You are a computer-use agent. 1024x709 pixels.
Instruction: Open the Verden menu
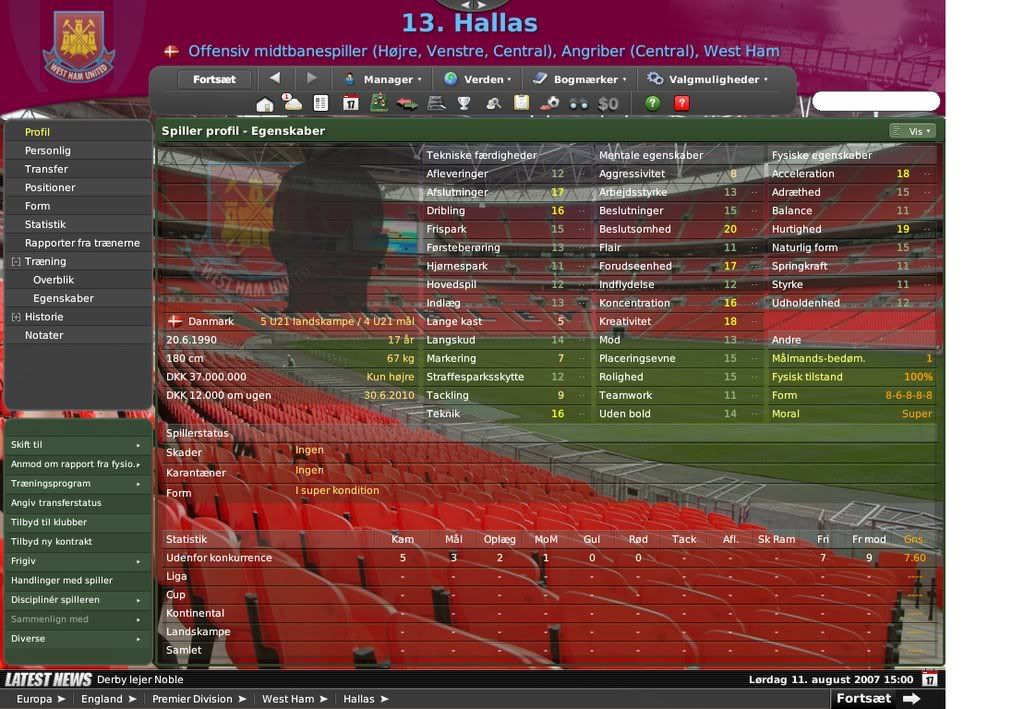[477, 79]
